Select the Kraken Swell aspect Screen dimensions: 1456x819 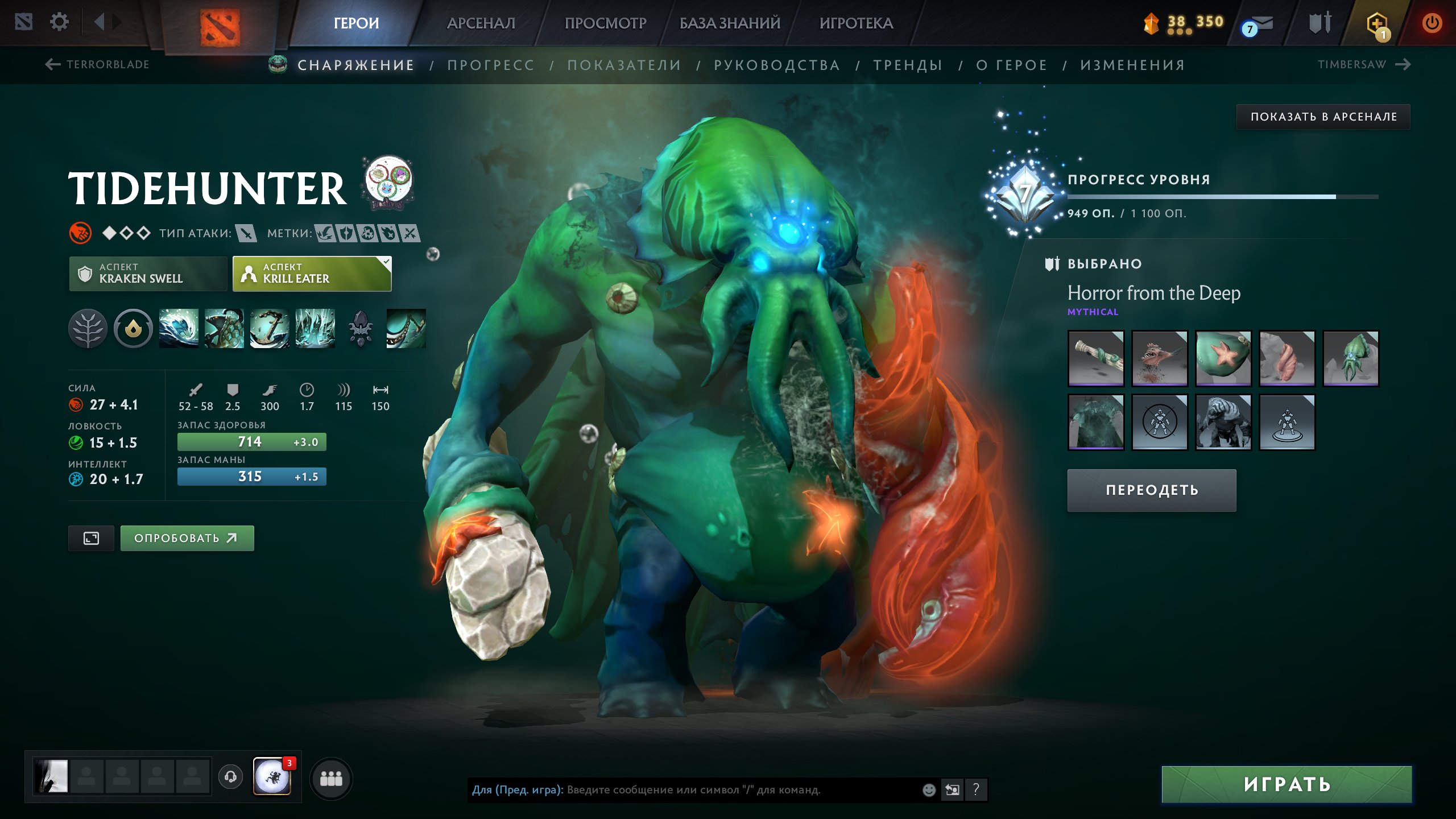(148, 274)
